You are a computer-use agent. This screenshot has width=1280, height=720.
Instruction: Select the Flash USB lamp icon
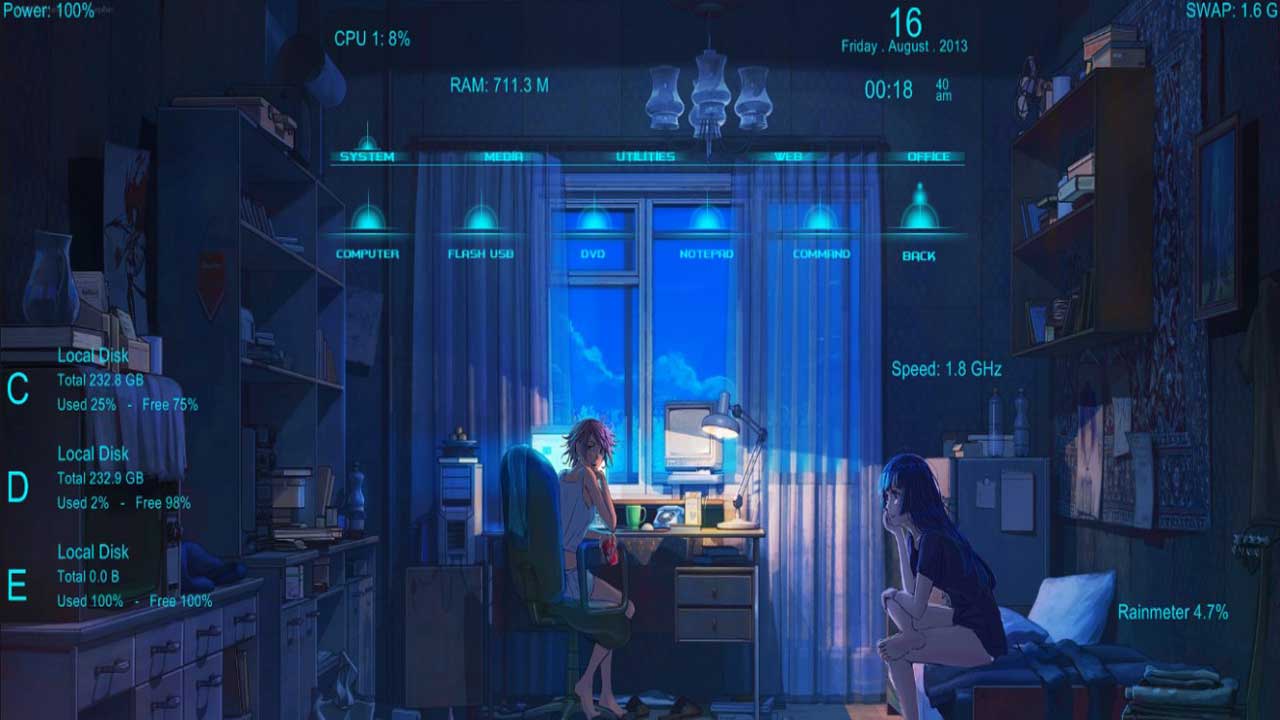point(481,218)
